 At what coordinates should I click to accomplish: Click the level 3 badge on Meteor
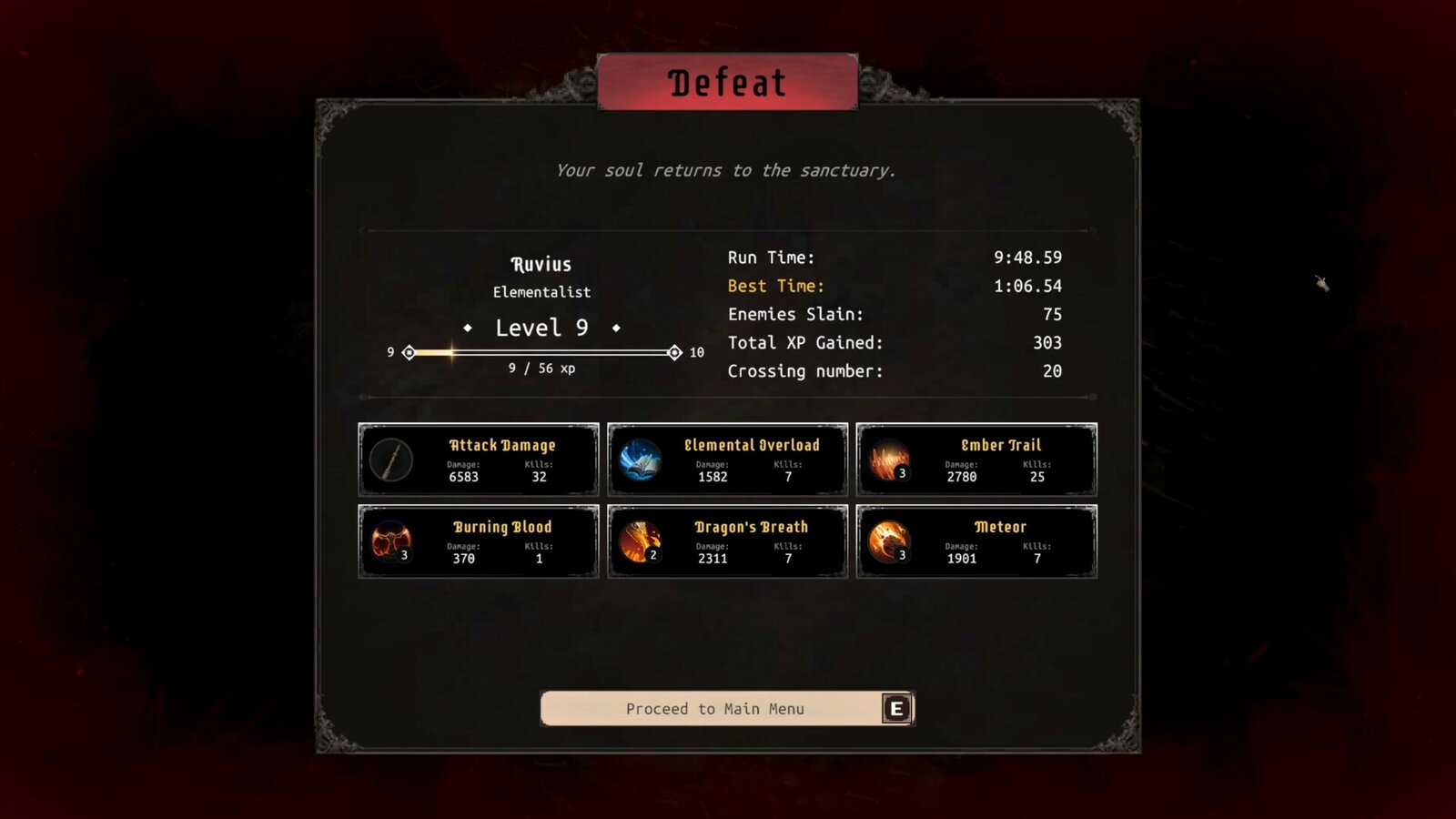coord(900,555)
